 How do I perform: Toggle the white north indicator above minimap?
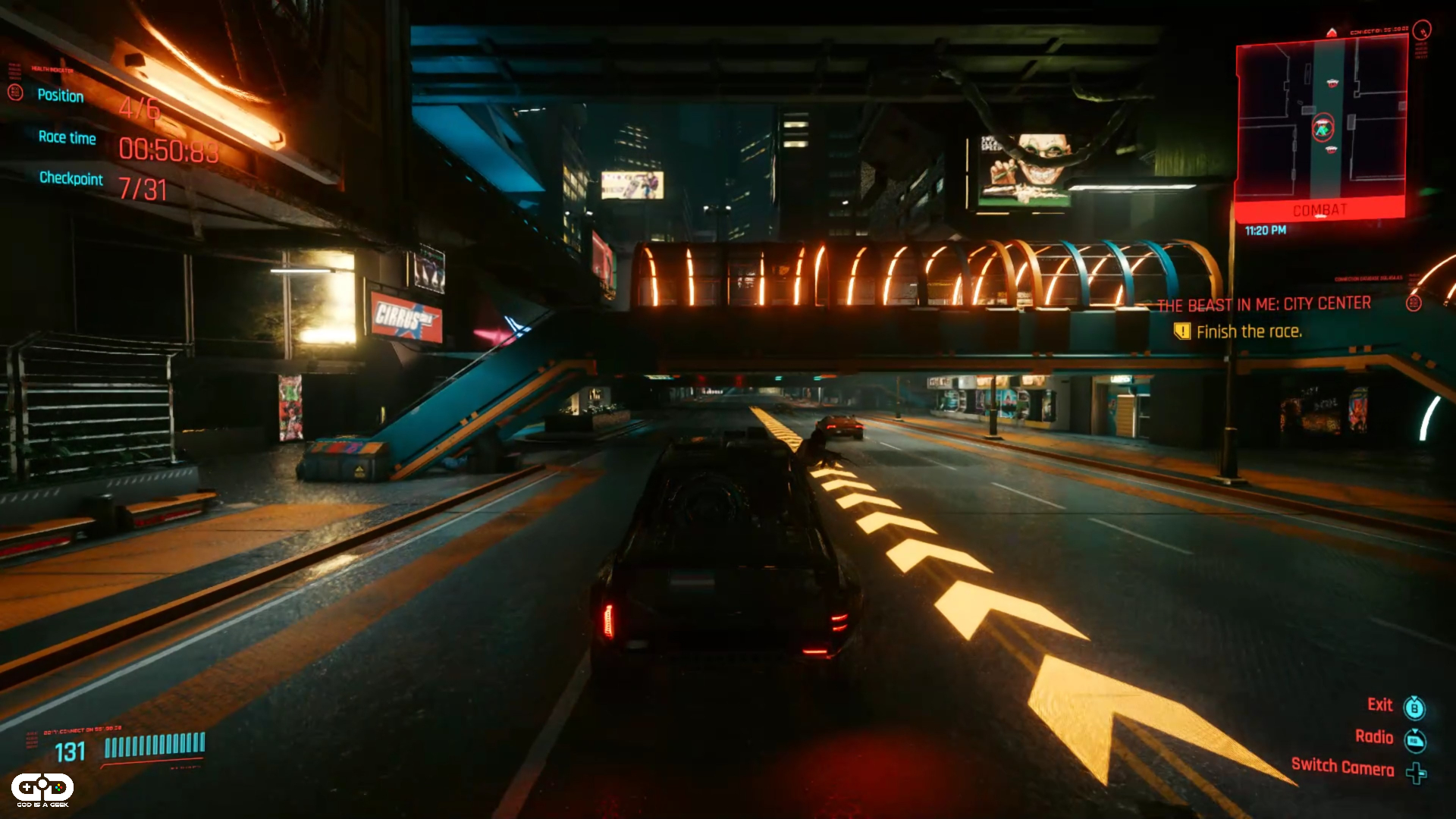[1332, 32]
